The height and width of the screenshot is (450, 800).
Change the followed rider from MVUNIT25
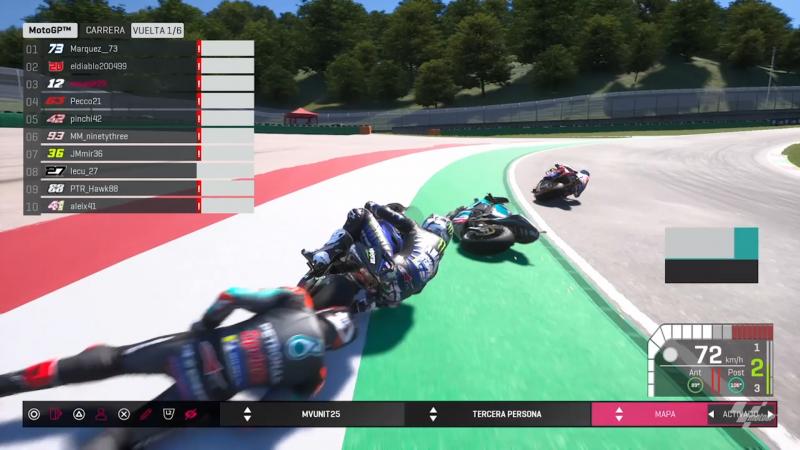(x=322, y=414)
